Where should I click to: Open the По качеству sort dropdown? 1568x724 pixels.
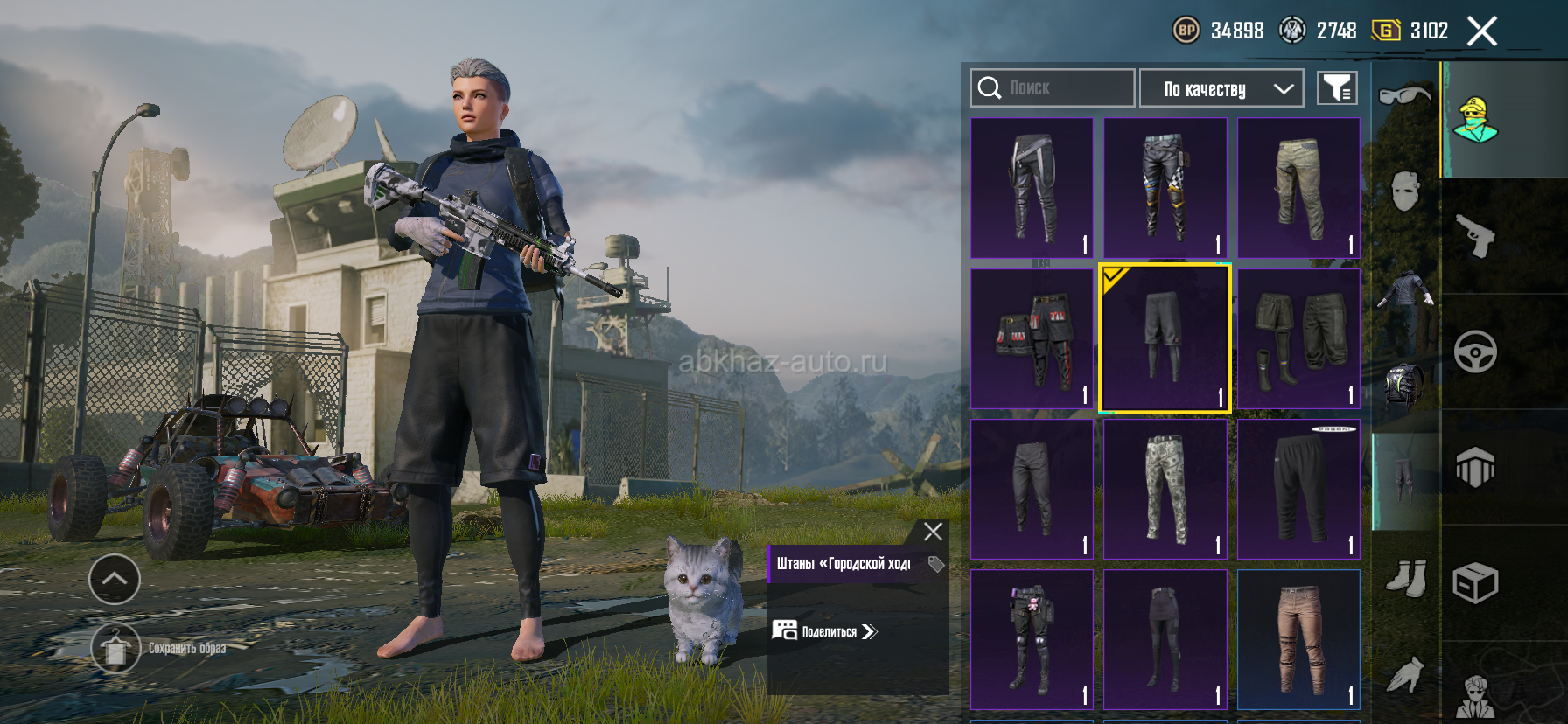(x=1221, y=88)
